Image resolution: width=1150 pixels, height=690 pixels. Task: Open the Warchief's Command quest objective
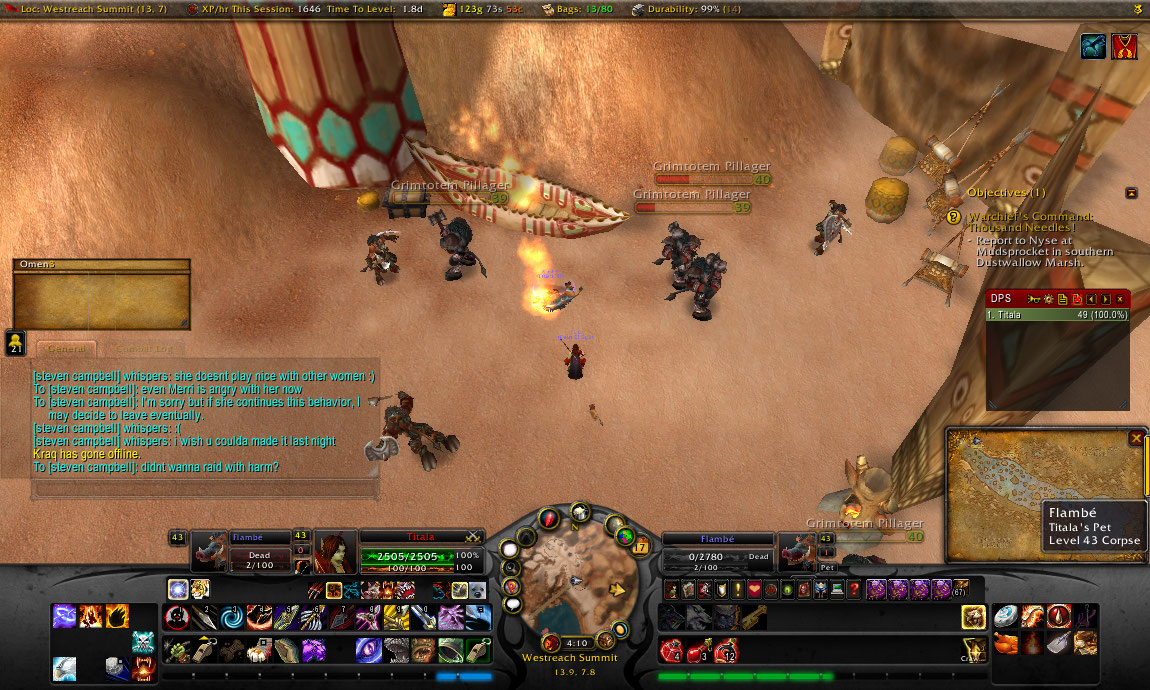1030,223
